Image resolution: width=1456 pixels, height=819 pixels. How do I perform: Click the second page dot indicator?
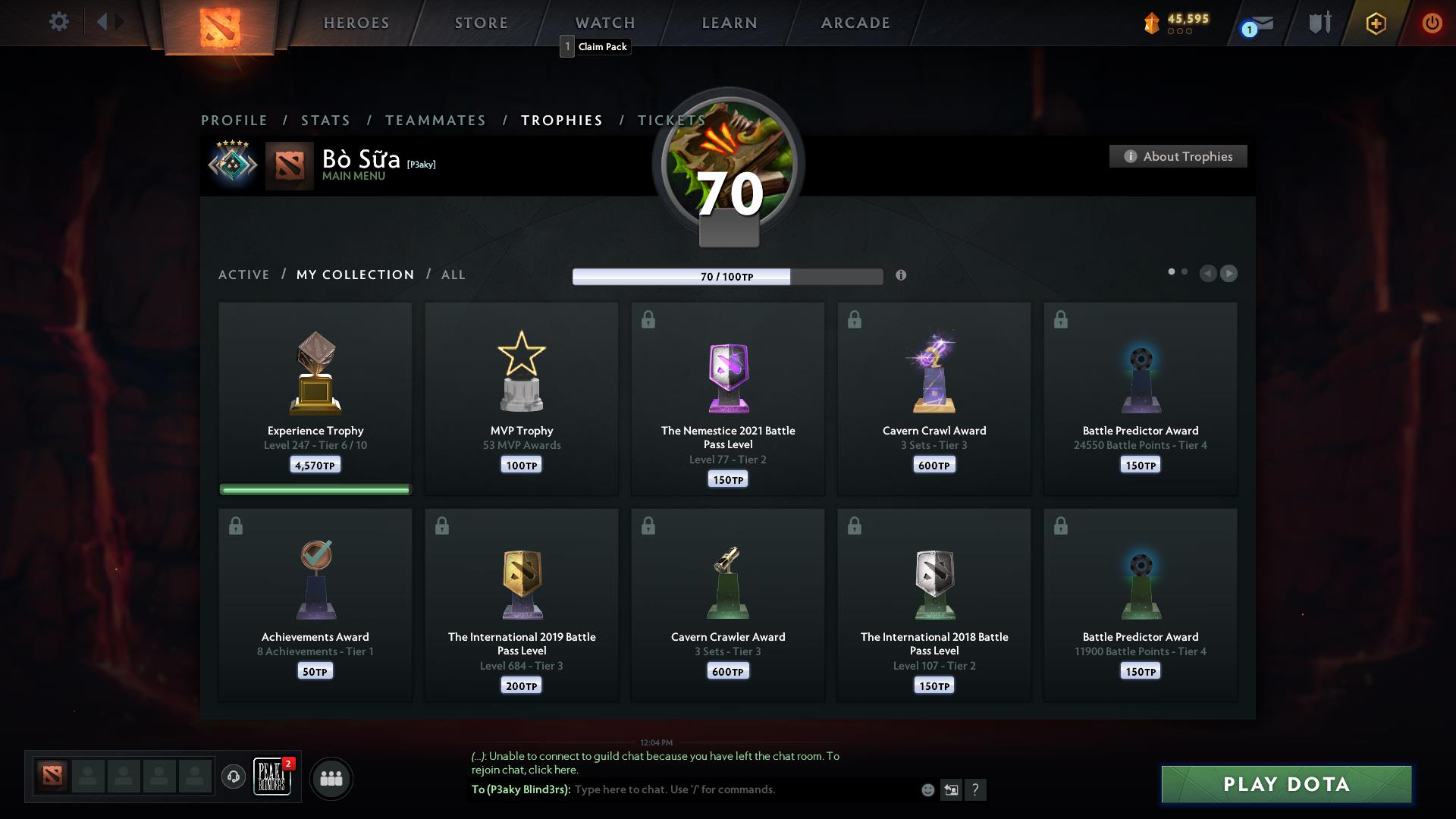(1184, 269)
